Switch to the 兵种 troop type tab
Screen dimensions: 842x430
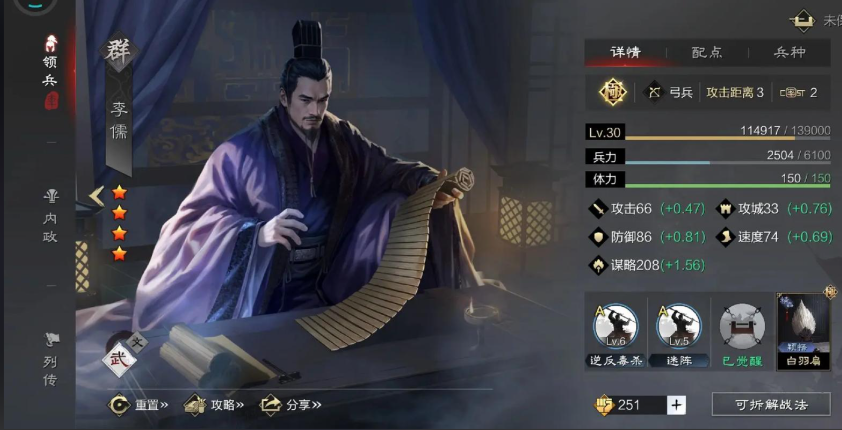(x=789, y=53)
